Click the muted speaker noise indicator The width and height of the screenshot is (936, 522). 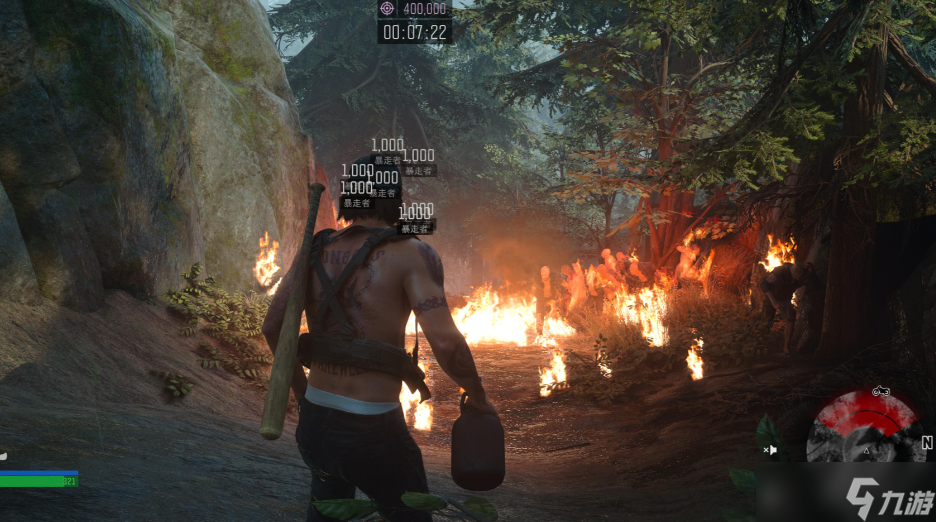[771, 451]
